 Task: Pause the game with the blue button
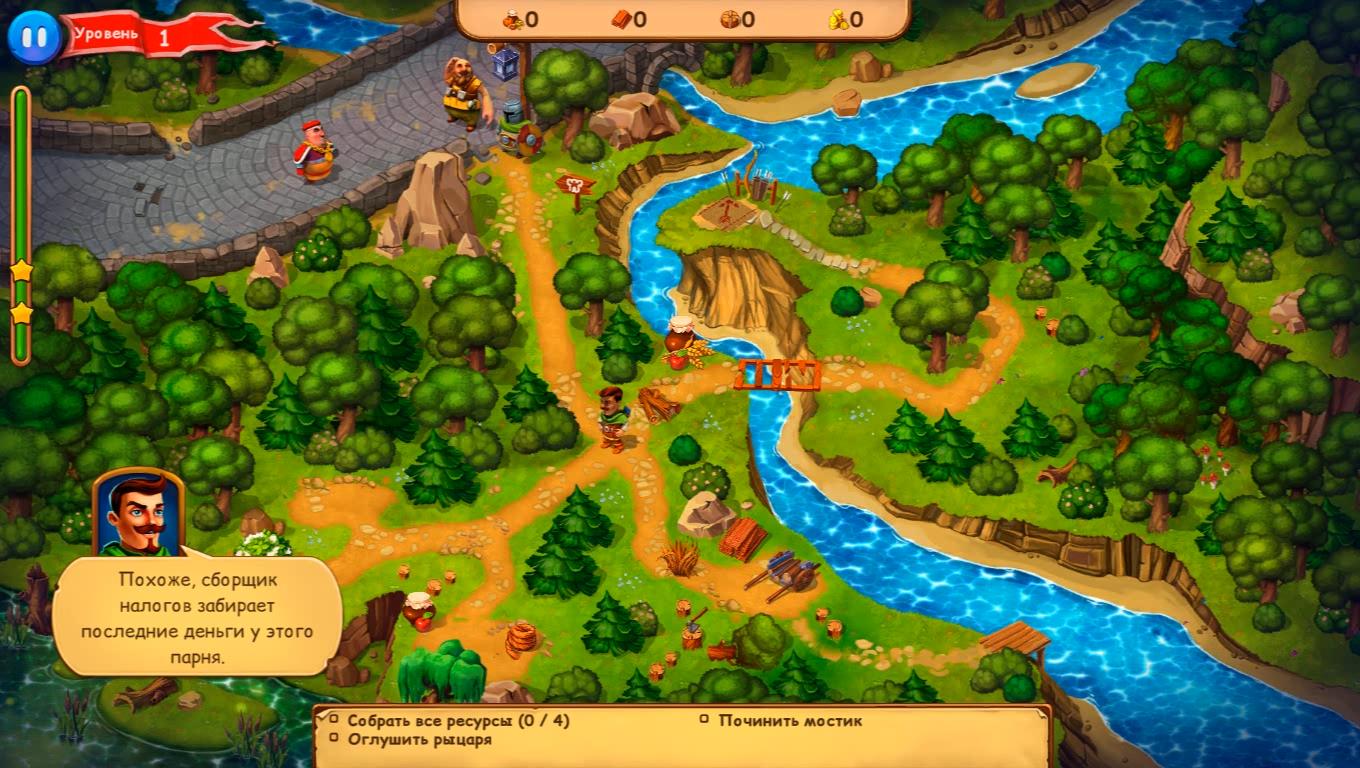coord(34,37)
